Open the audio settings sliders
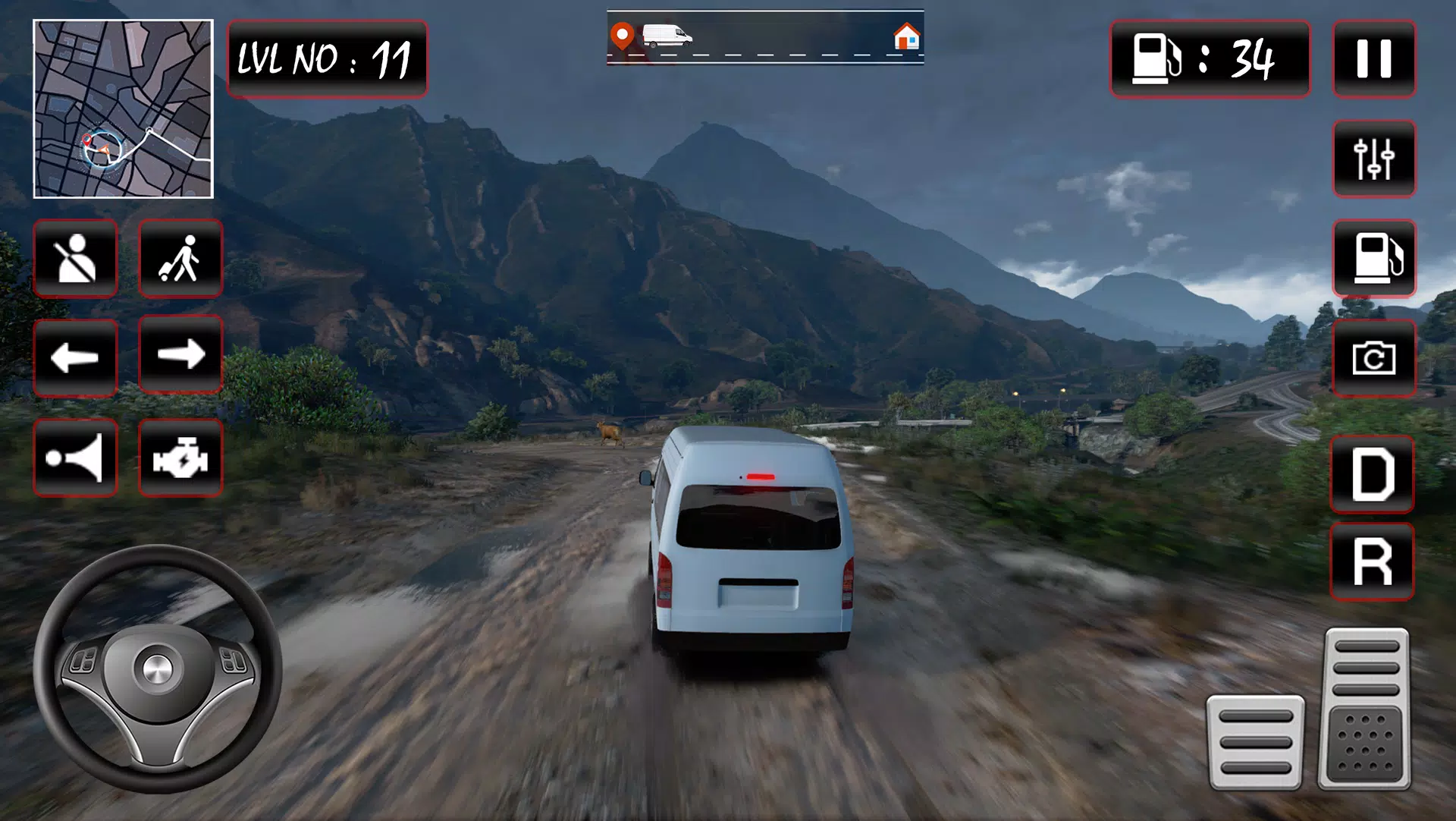This screenshot has width=1456, height=821. [1374, 159]
